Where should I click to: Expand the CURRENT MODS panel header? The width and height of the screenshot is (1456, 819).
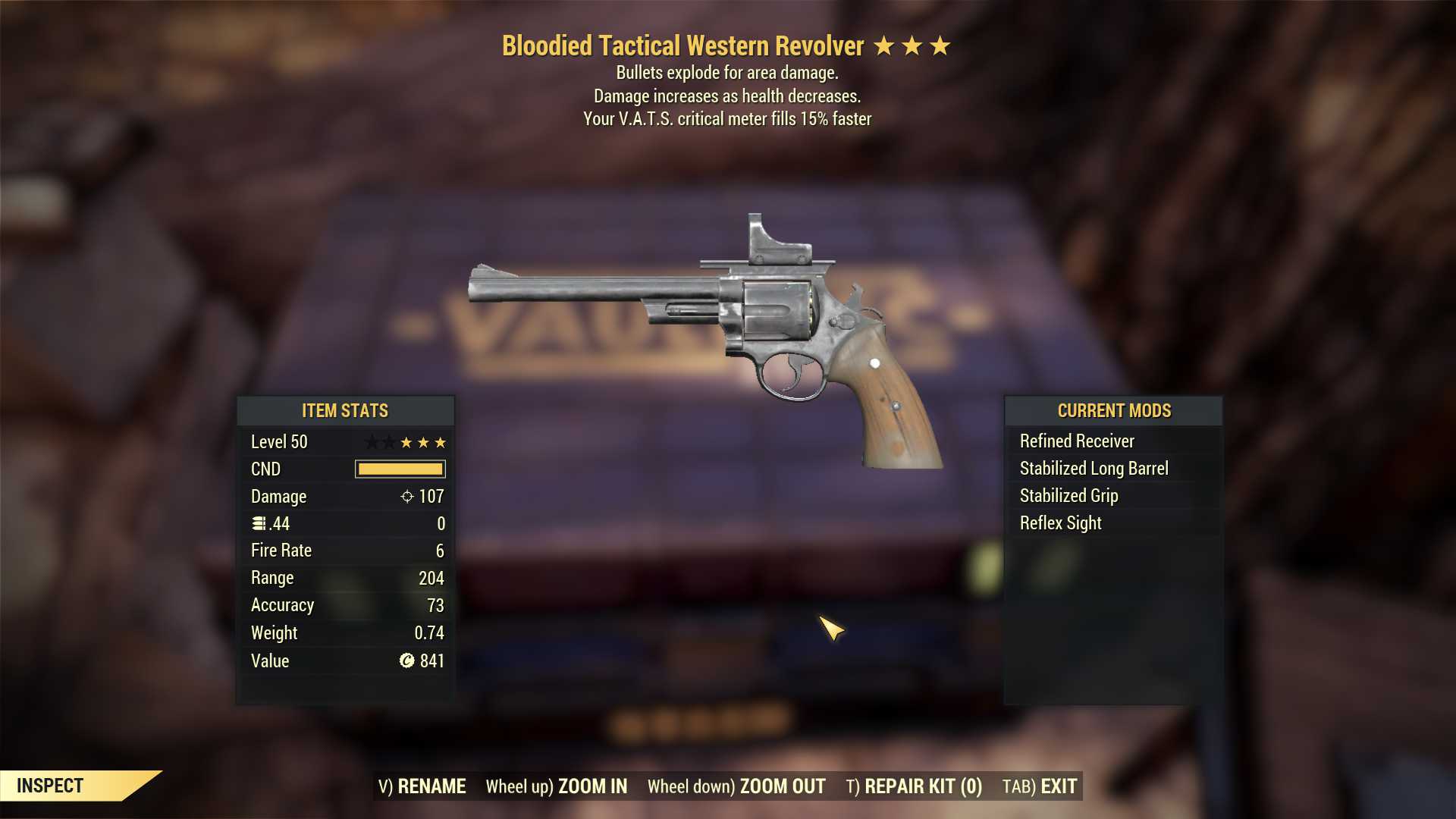(x=1113, y=410)
